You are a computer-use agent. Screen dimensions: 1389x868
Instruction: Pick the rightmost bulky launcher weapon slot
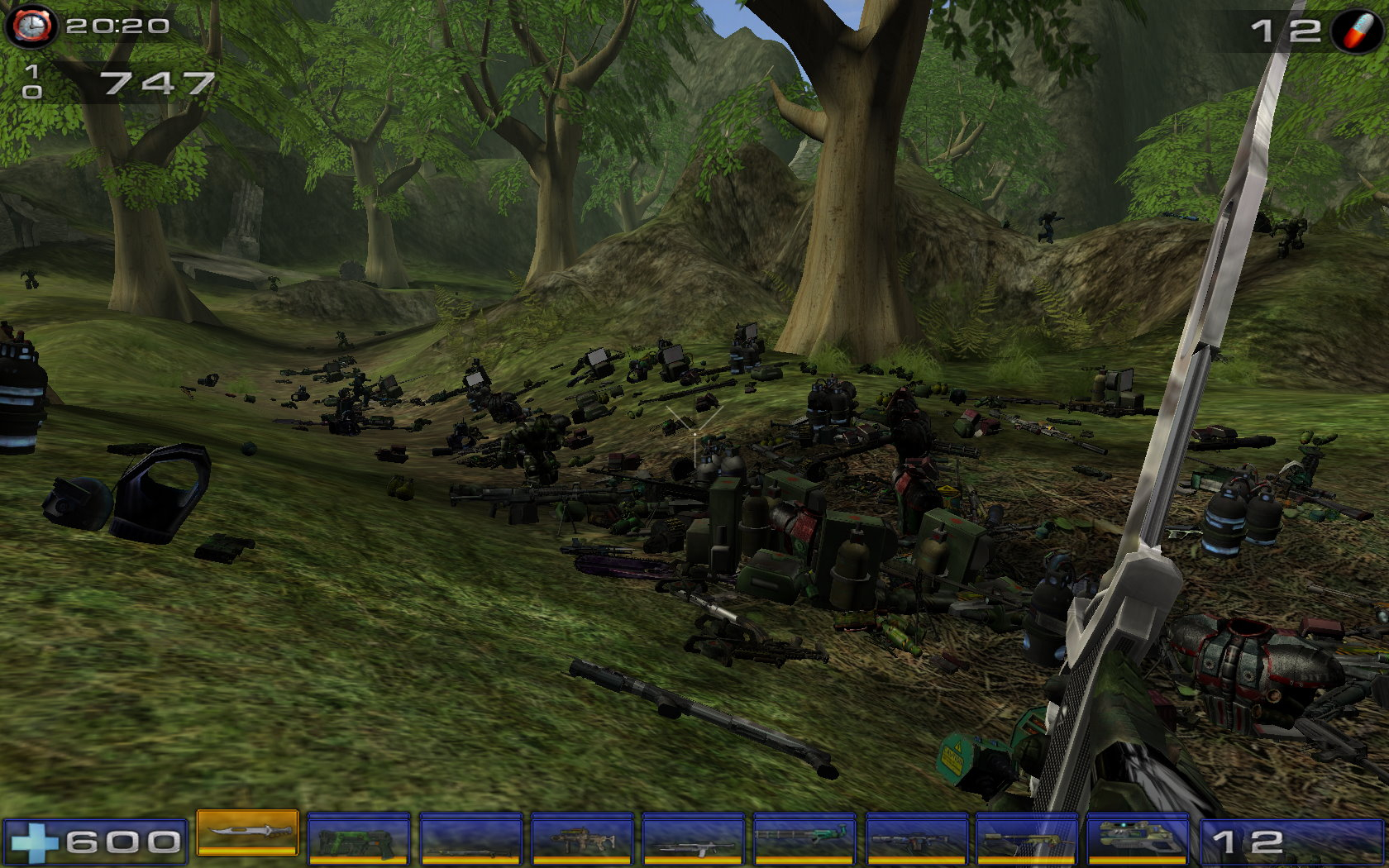tap(1138, 839)
